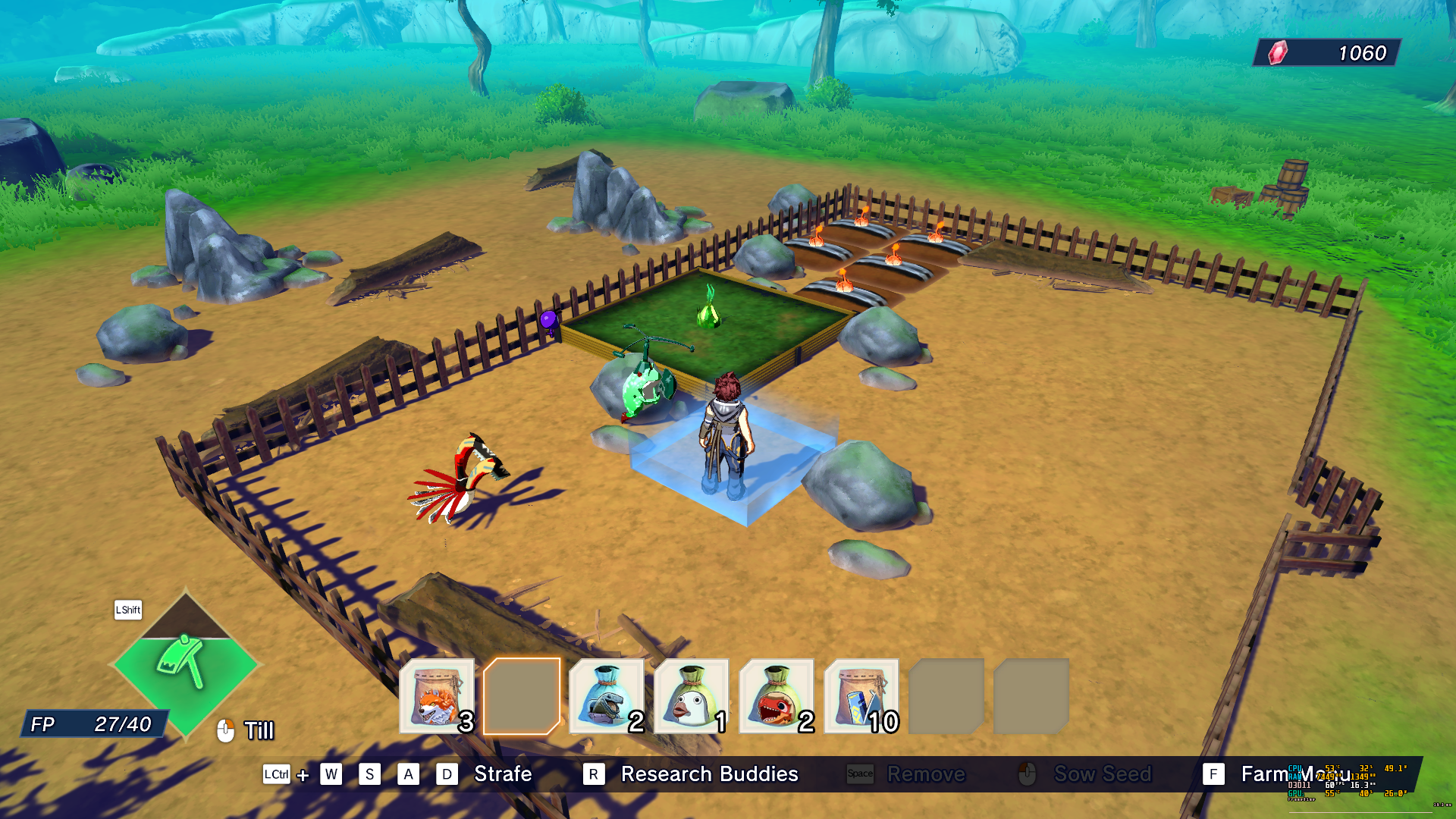Choose the blue dinosaur seed bag

[607, 696]
